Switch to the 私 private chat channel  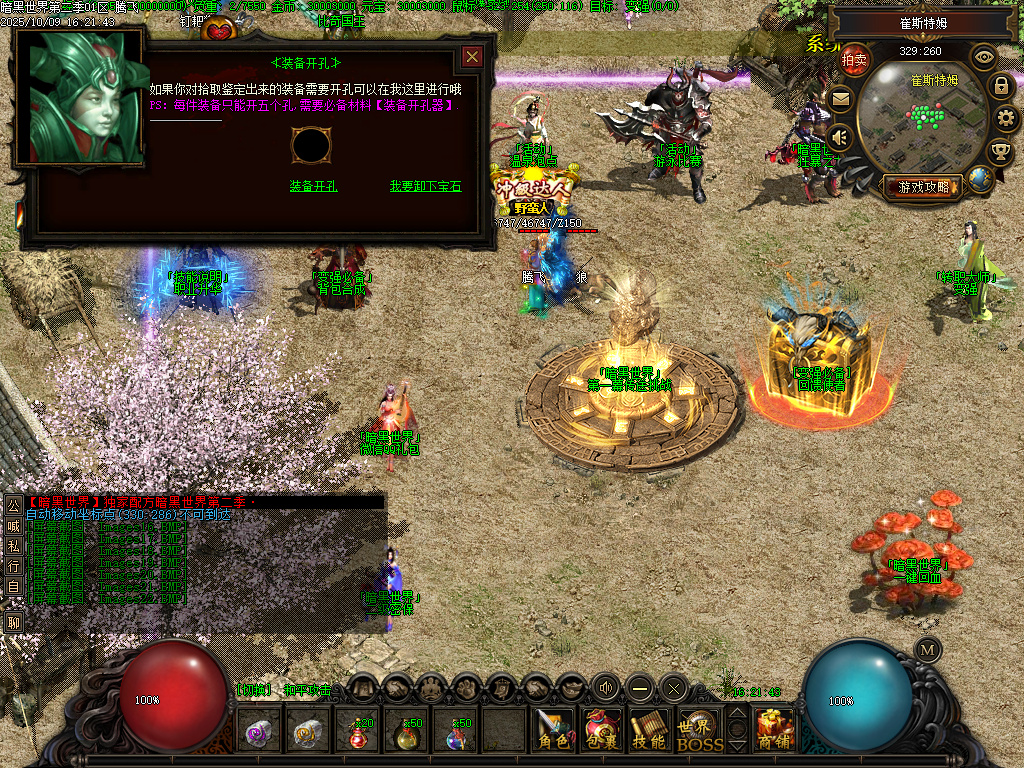(x=13, y=546)
